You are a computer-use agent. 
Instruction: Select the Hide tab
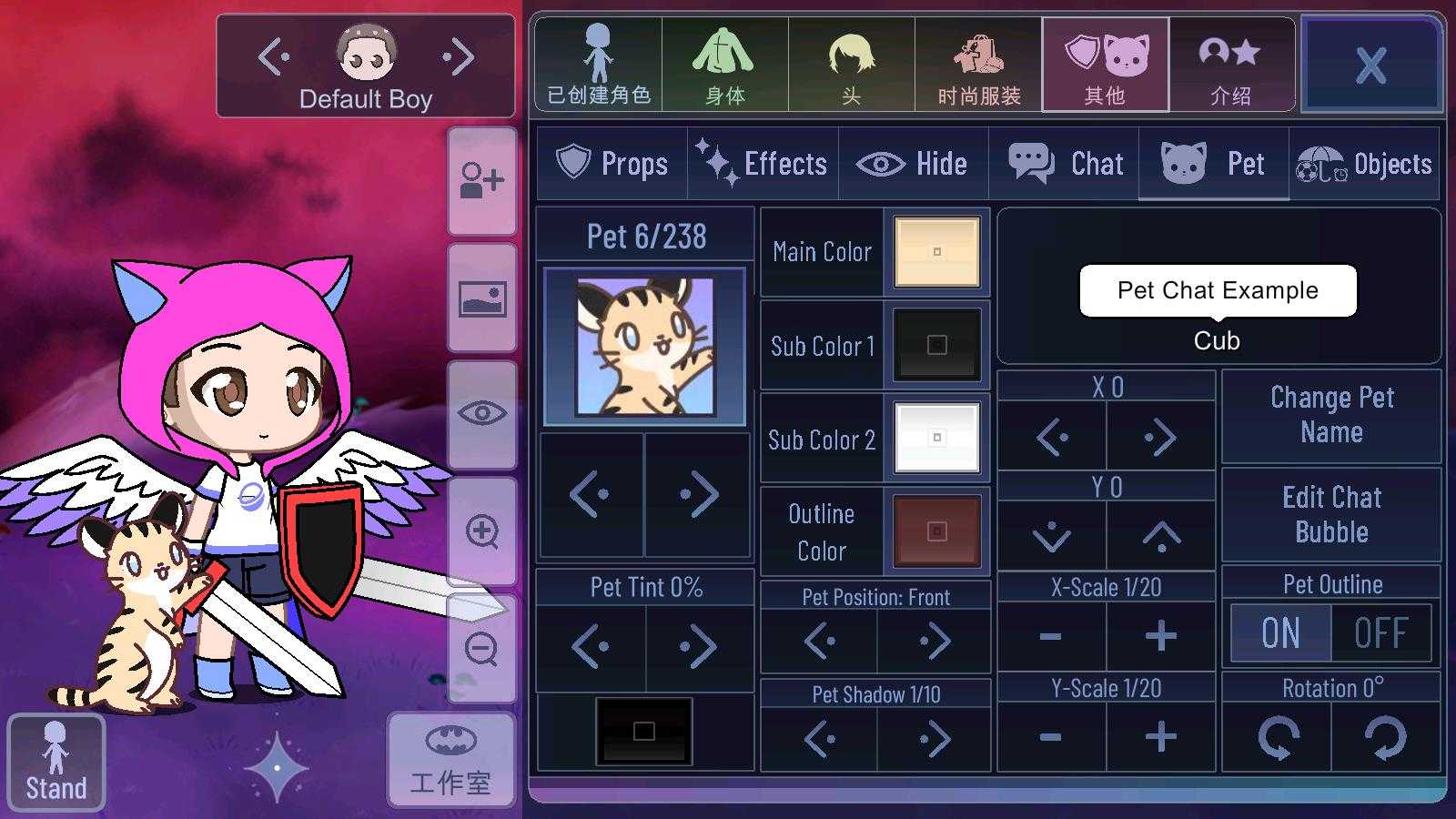pyautogui.click(x=913, y=164)
